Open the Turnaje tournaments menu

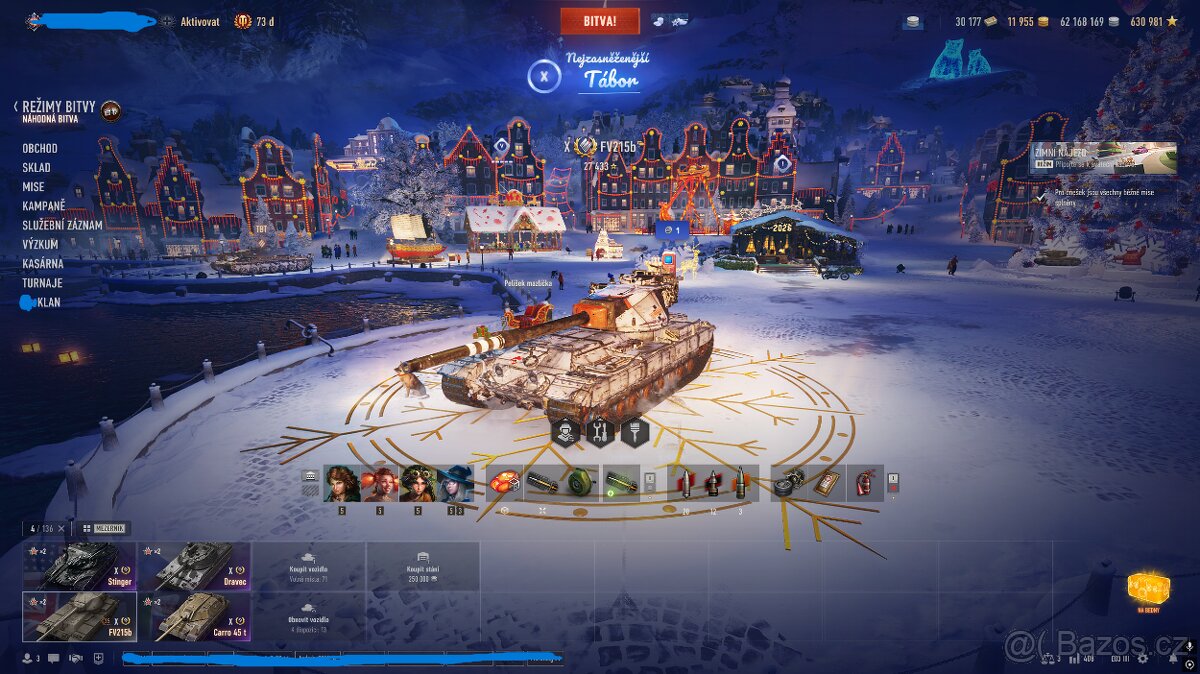[x=43, y=282]
